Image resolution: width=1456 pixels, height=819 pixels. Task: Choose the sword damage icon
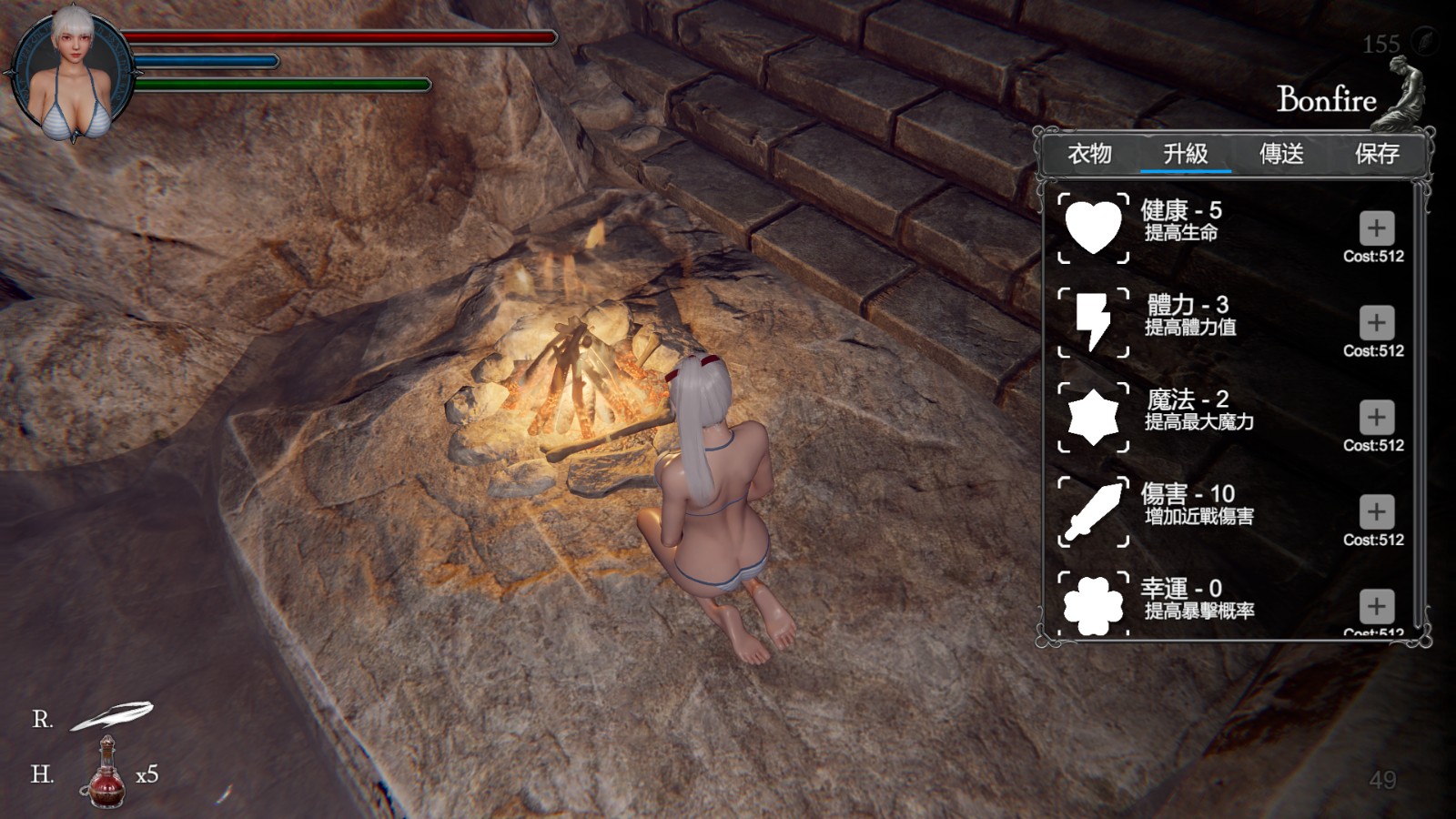click(x=1093, y=512)
